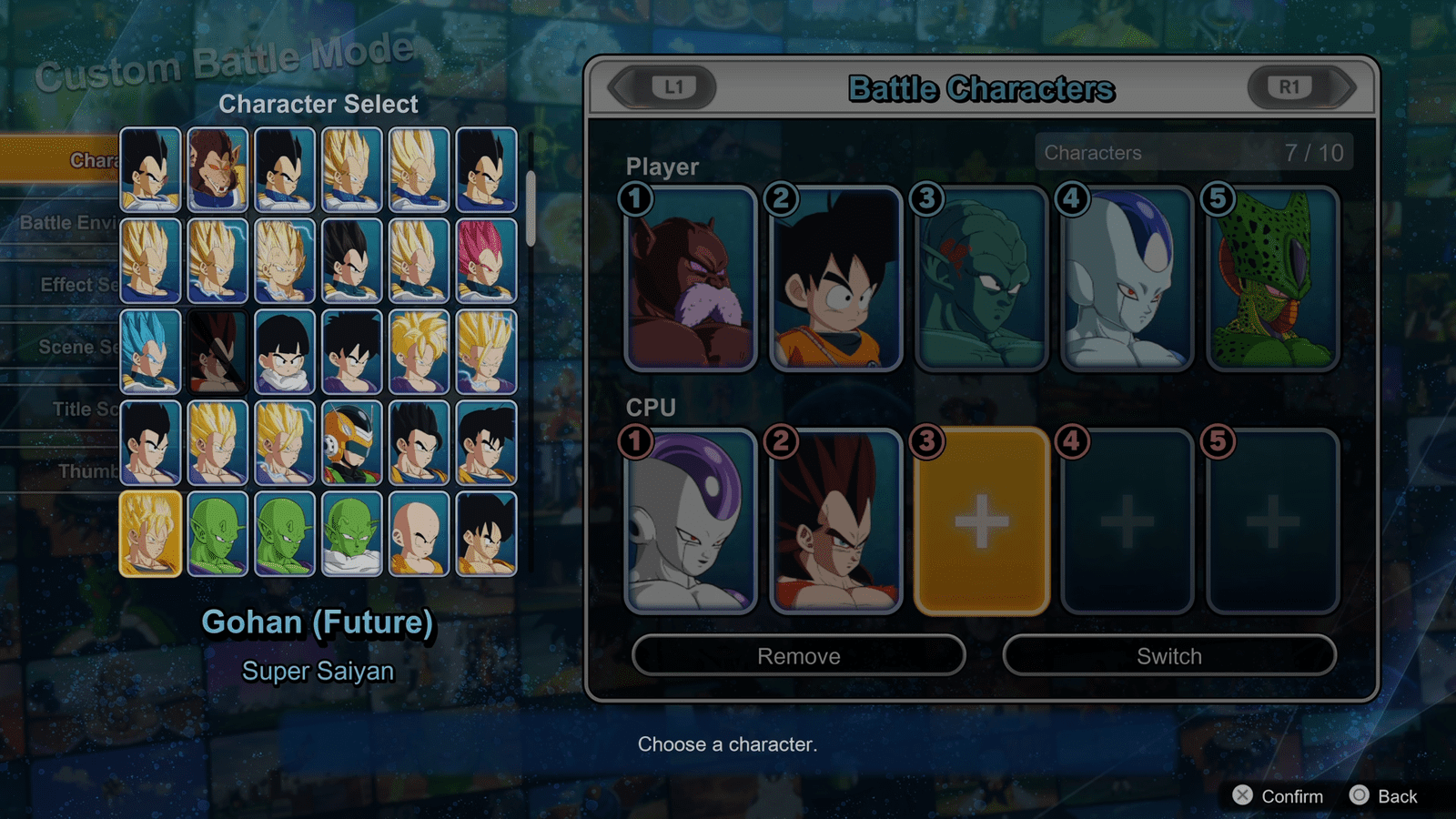Select Cell in player slot five
The height and width of the screenshot is (819, 1456).
pyautogui.click(x=1272, y=279)
